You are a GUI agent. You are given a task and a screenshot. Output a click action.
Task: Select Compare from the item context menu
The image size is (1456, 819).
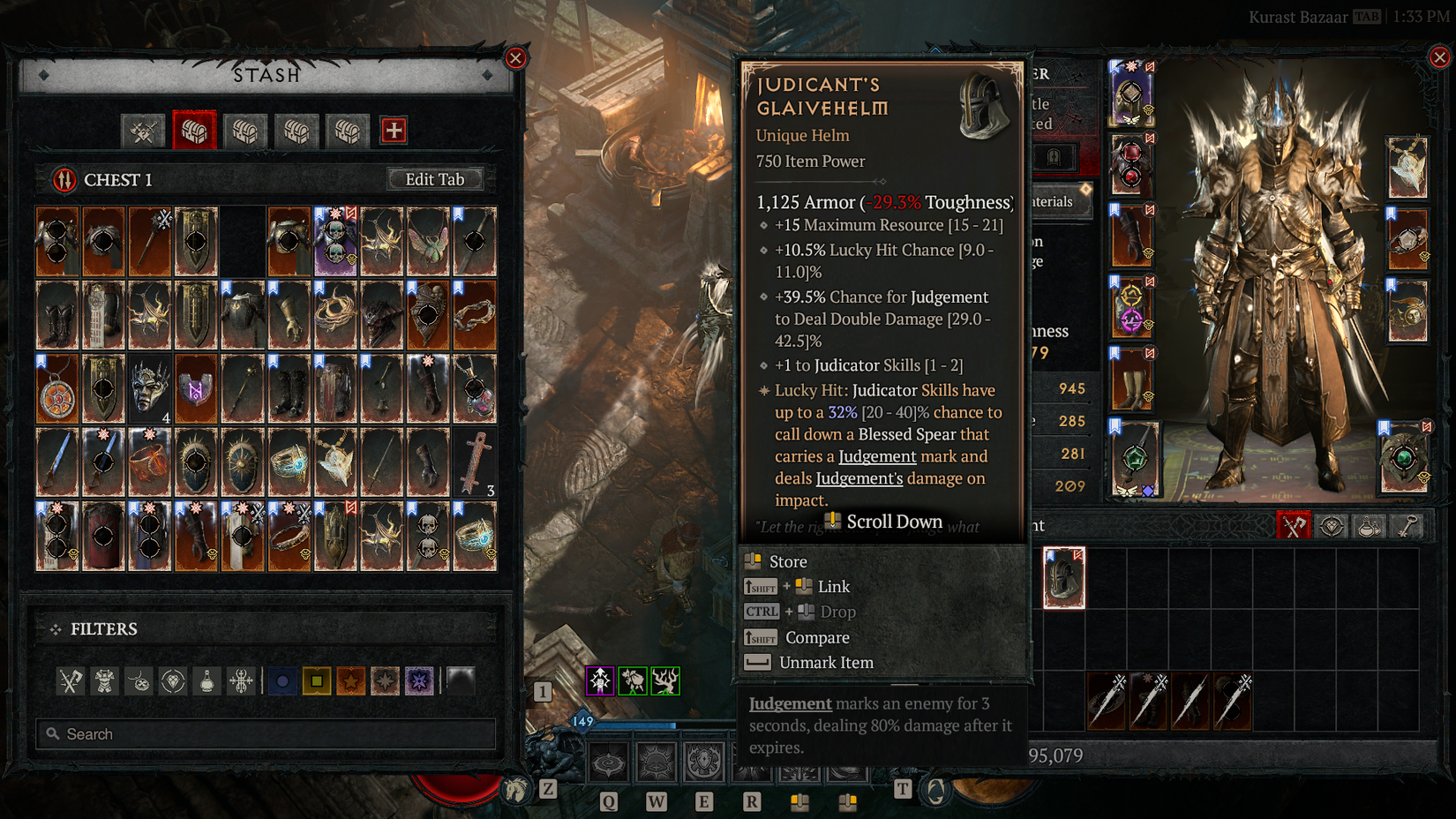coord(817,637)
